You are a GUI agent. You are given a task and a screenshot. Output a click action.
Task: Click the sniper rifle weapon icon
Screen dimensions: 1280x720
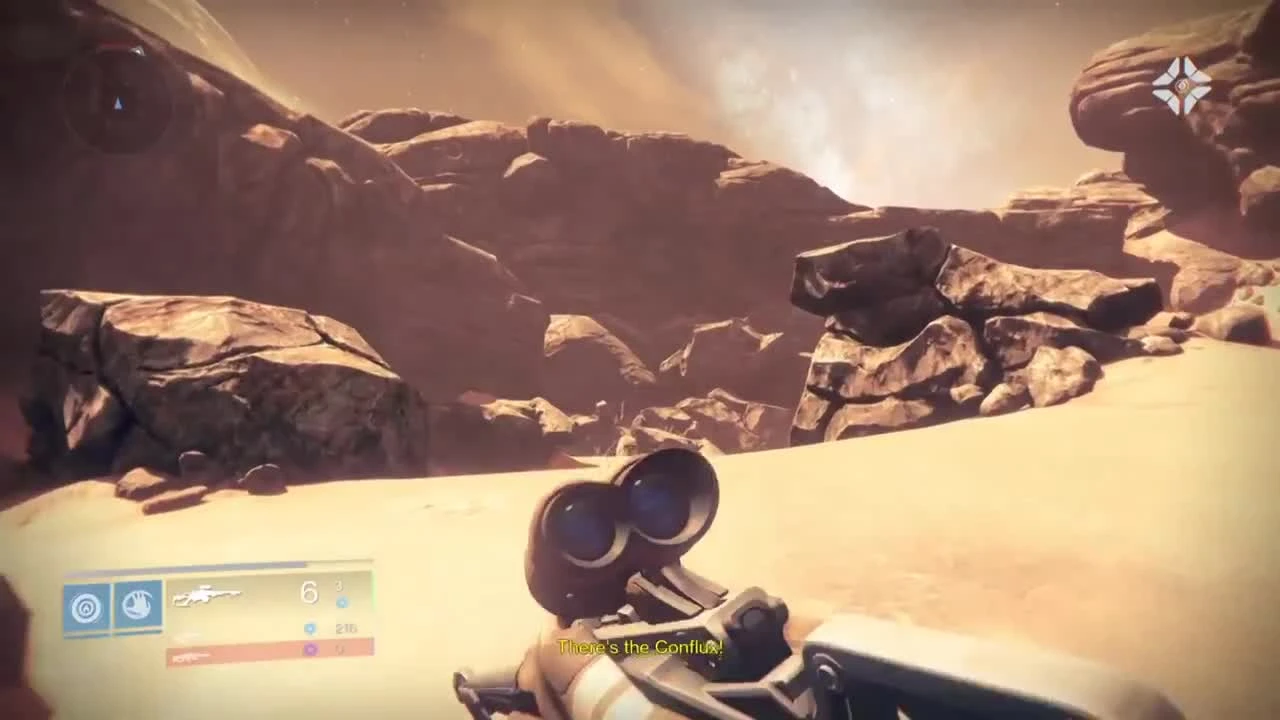(x=210, y=595)
